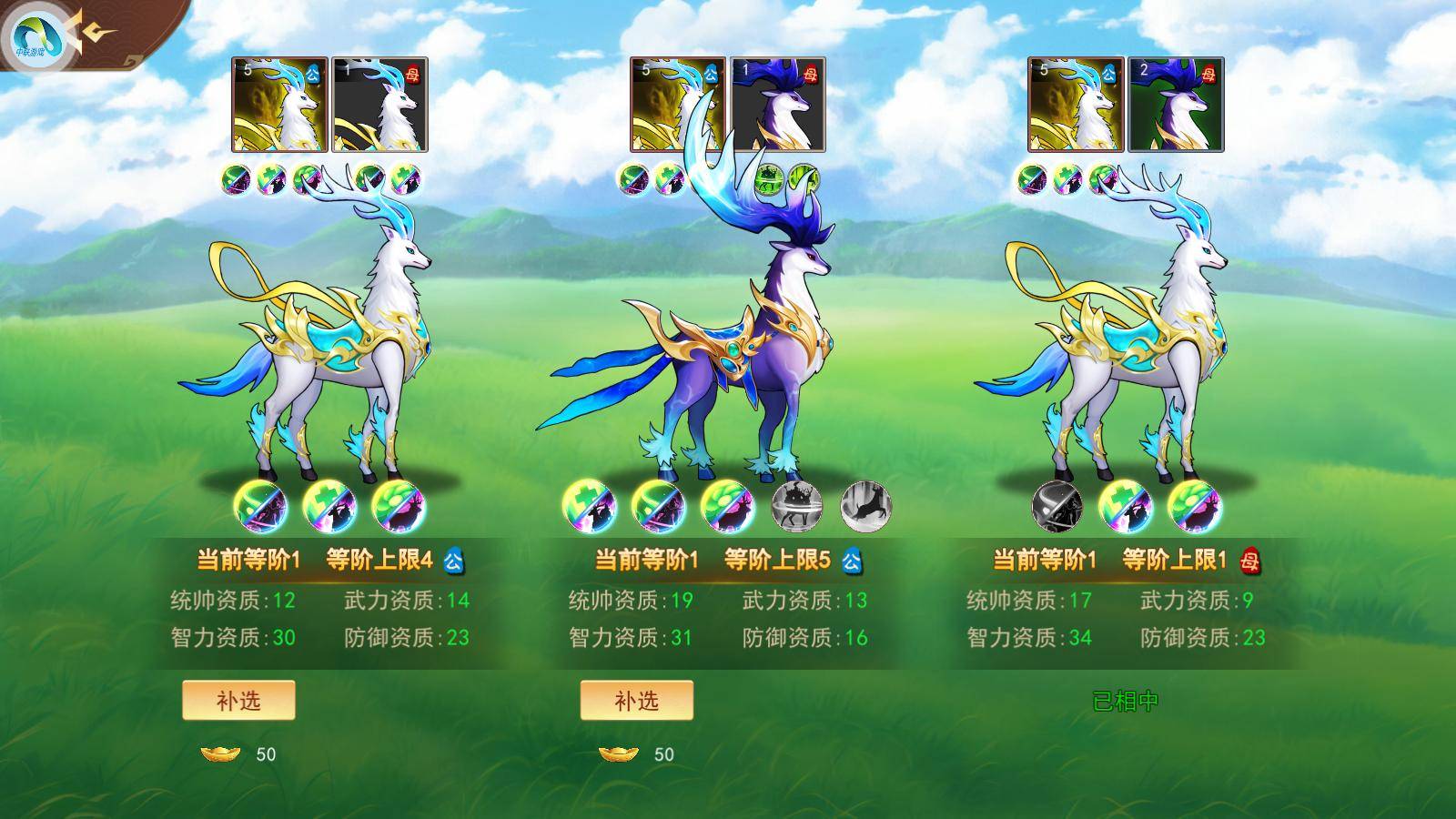1456x819 pixels.
Task: Click the 补选 button under the left deer
Action: pos(237,702)
